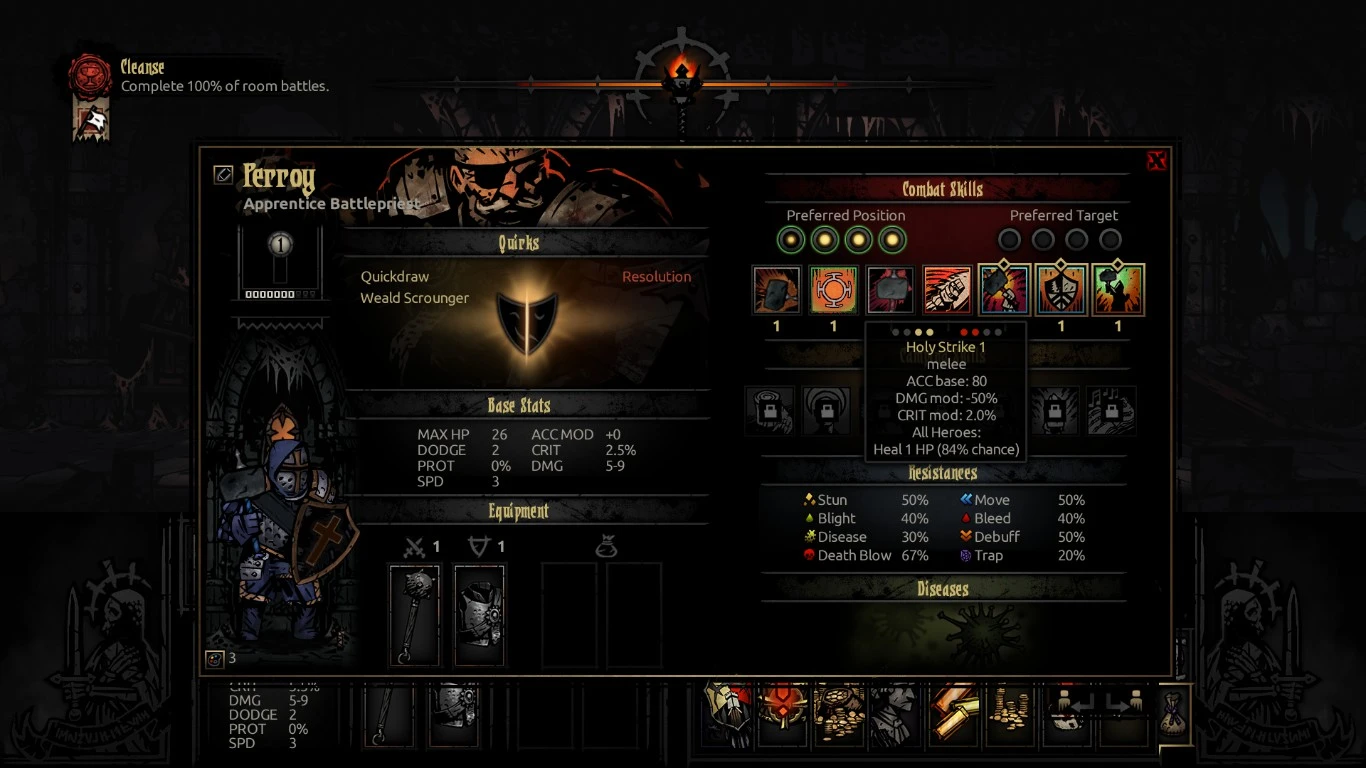The height and width of the screenshot is (768, 1366).
Task: Choose the orange cross-circle combat skill
Action: [x=833, y=290]
